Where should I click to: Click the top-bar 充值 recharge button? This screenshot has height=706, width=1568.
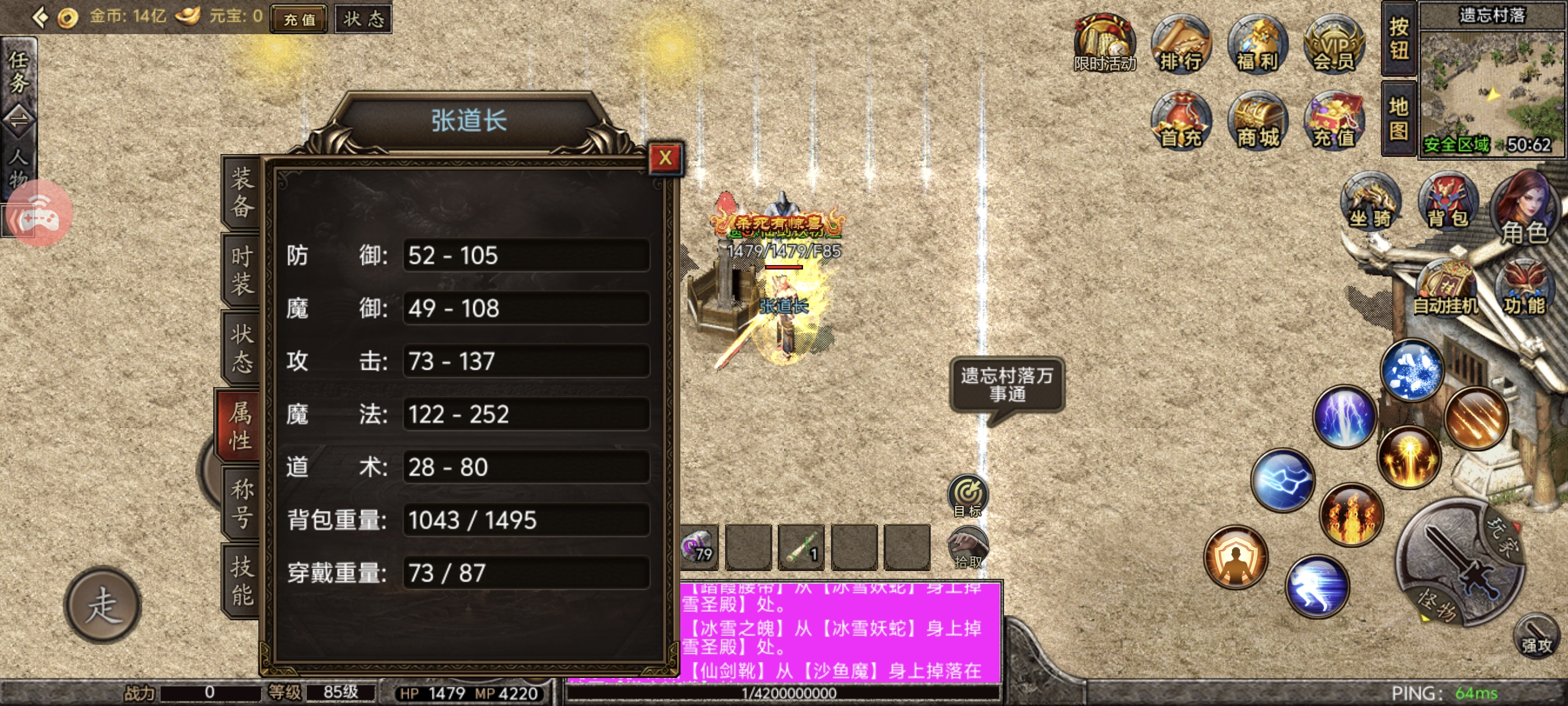tap(300, 19)
